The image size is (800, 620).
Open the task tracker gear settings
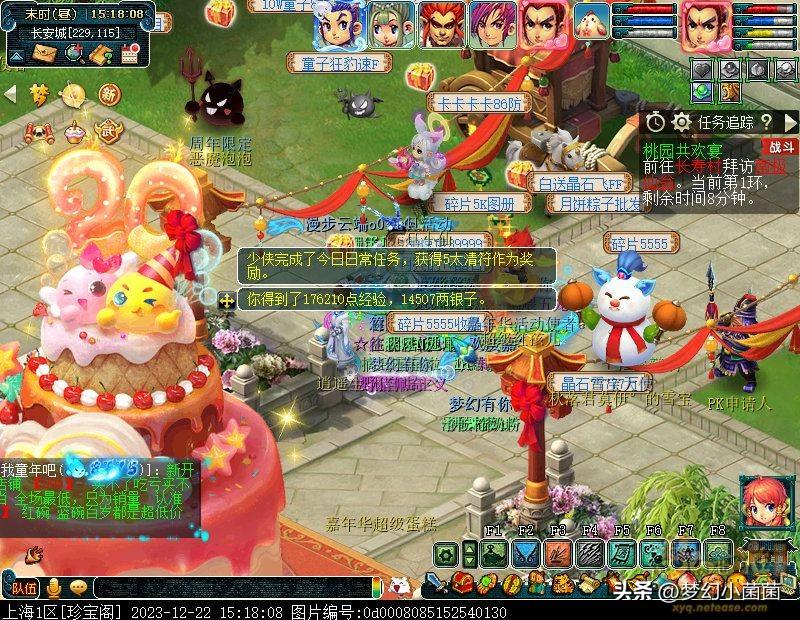682,122
